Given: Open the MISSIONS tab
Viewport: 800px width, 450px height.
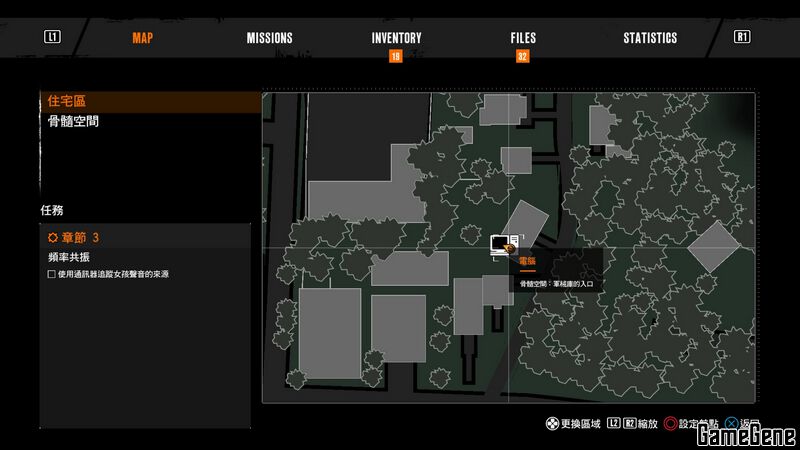Looking at the screenshot, I should pos(269,38).
